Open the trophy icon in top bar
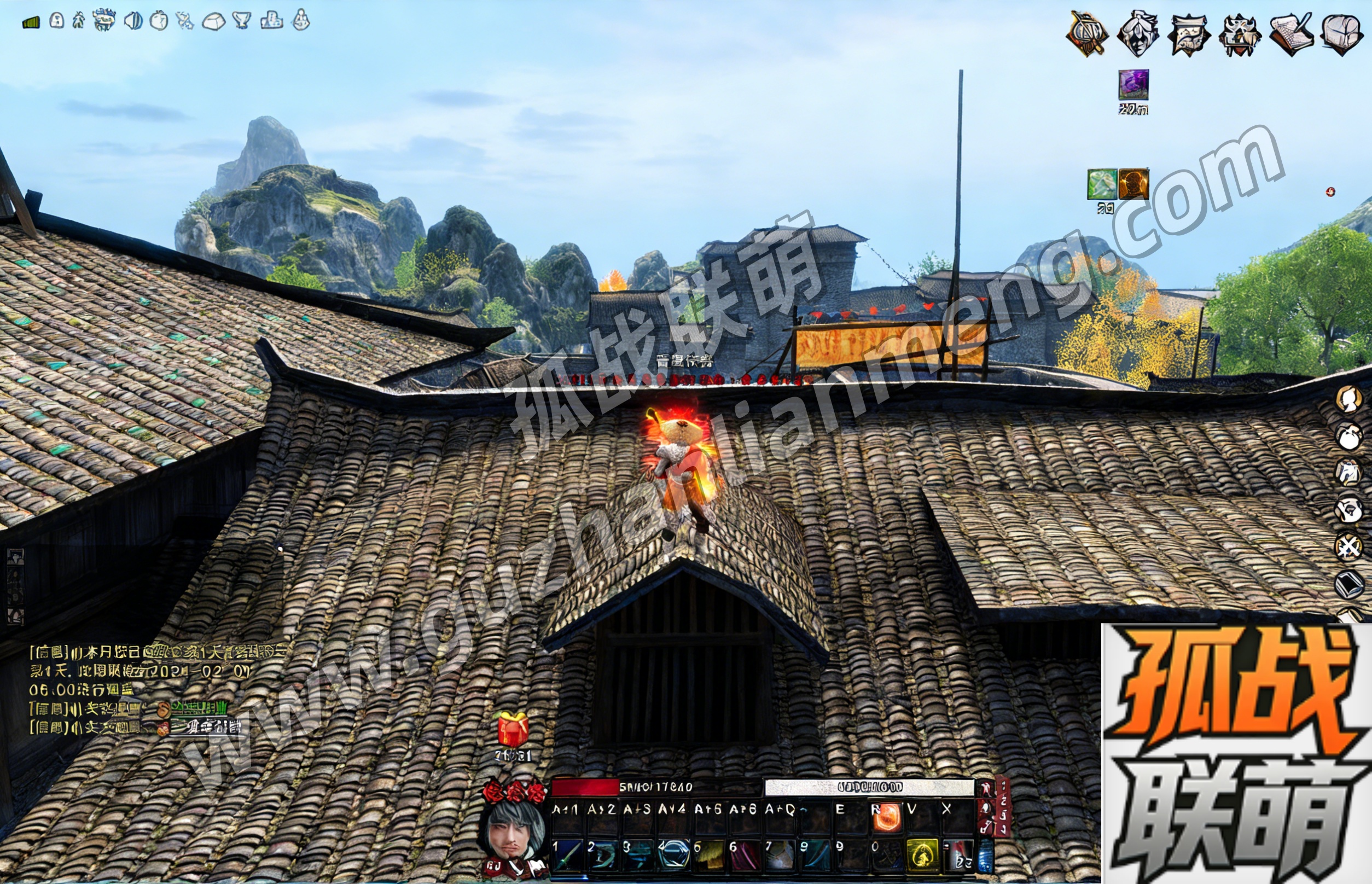 pos(242,21)
